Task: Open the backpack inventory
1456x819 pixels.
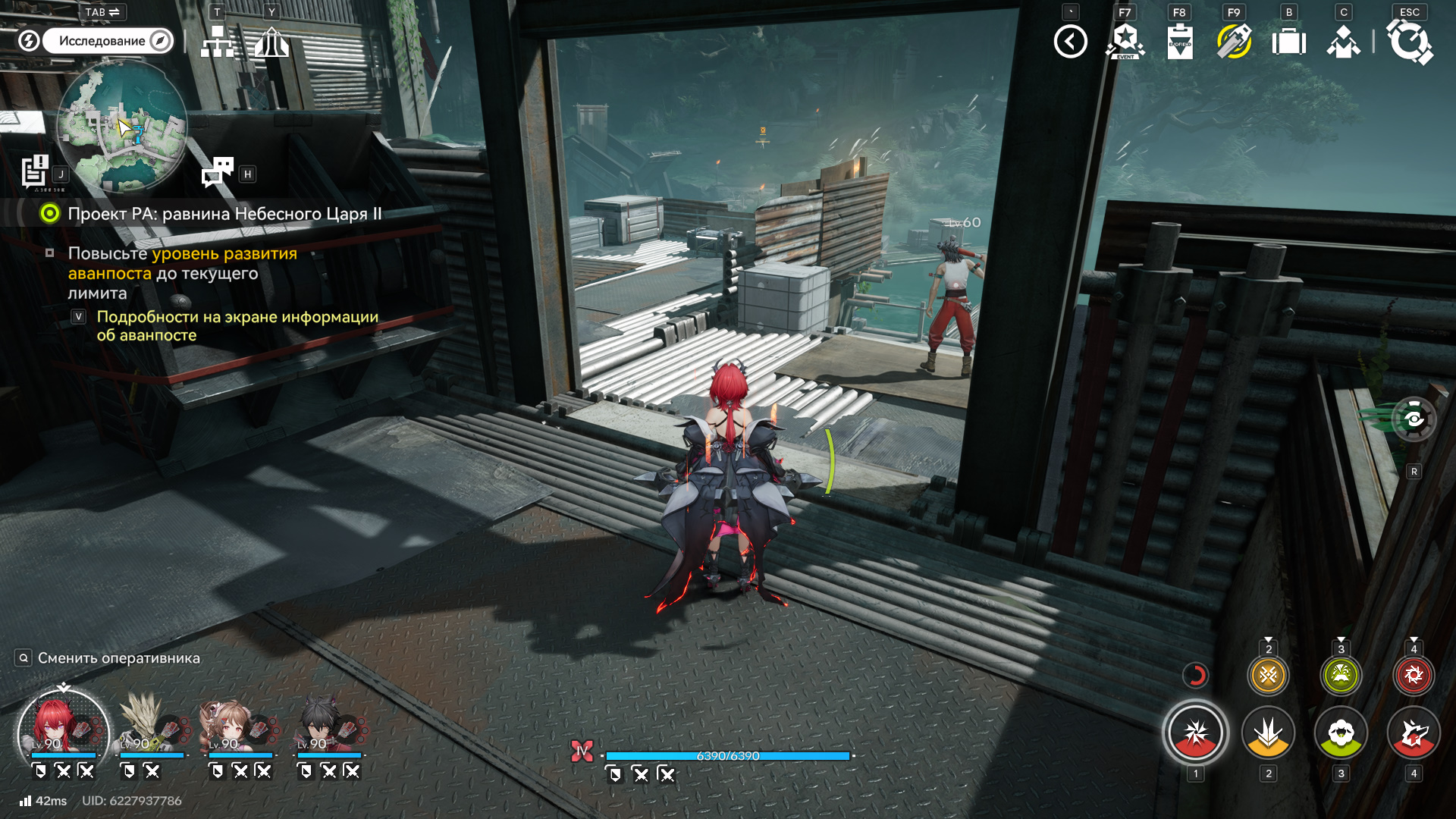Action: (1288, 42)
